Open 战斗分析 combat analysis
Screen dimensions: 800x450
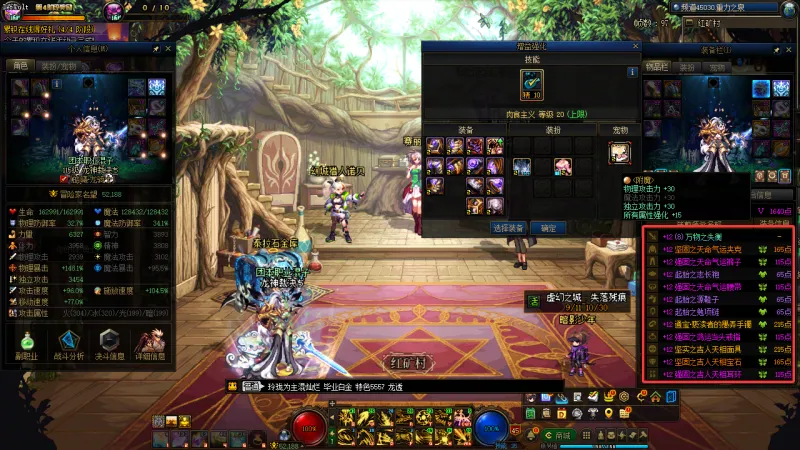[69, 345]
